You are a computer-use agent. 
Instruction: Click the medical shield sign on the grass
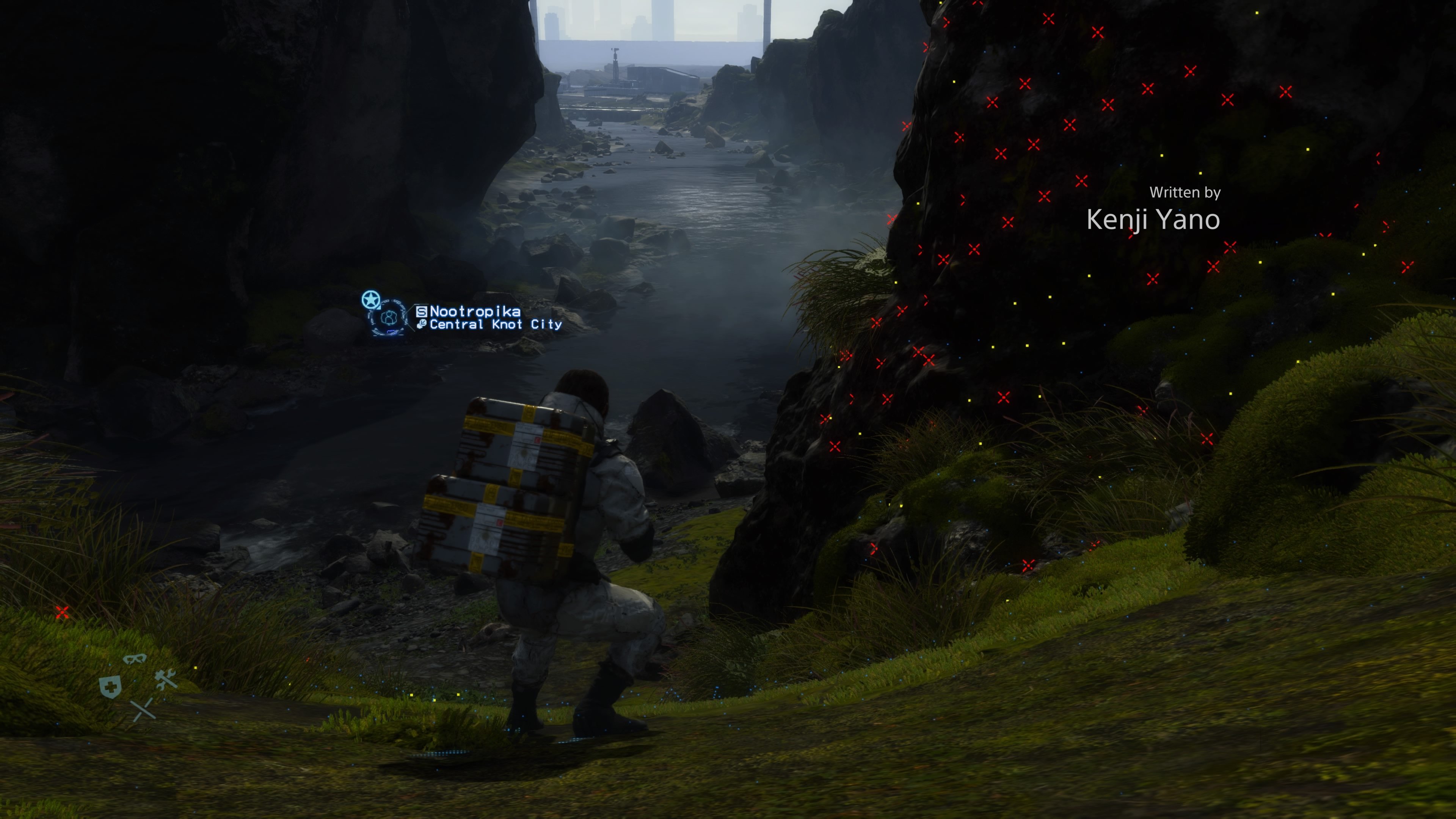click(x=111, y=688)
